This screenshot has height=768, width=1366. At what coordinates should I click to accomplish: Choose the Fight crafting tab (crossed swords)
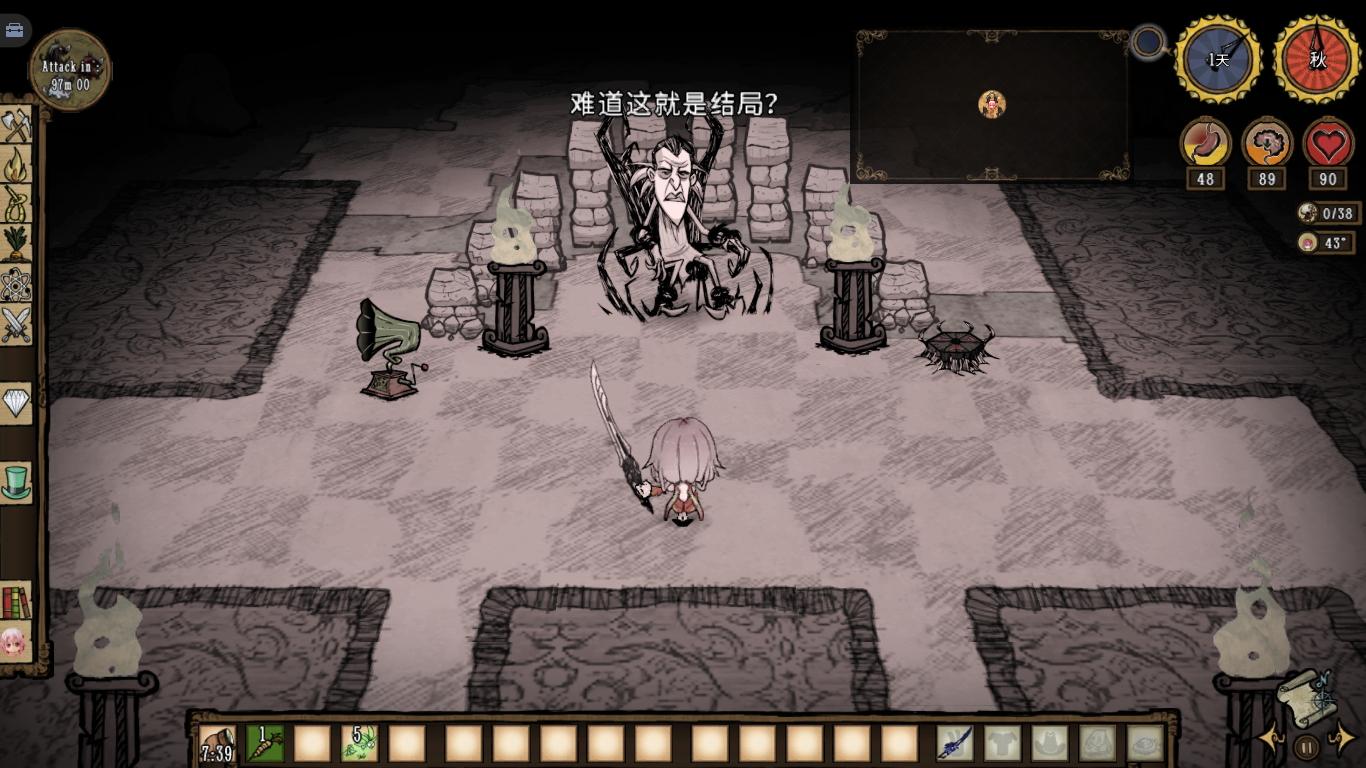(17, 325)
